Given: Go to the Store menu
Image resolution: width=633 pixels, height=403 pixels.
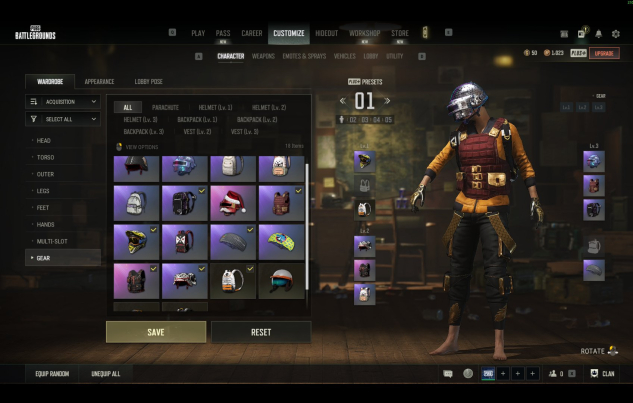Looking at the screenshot, I should coord(399,33).
